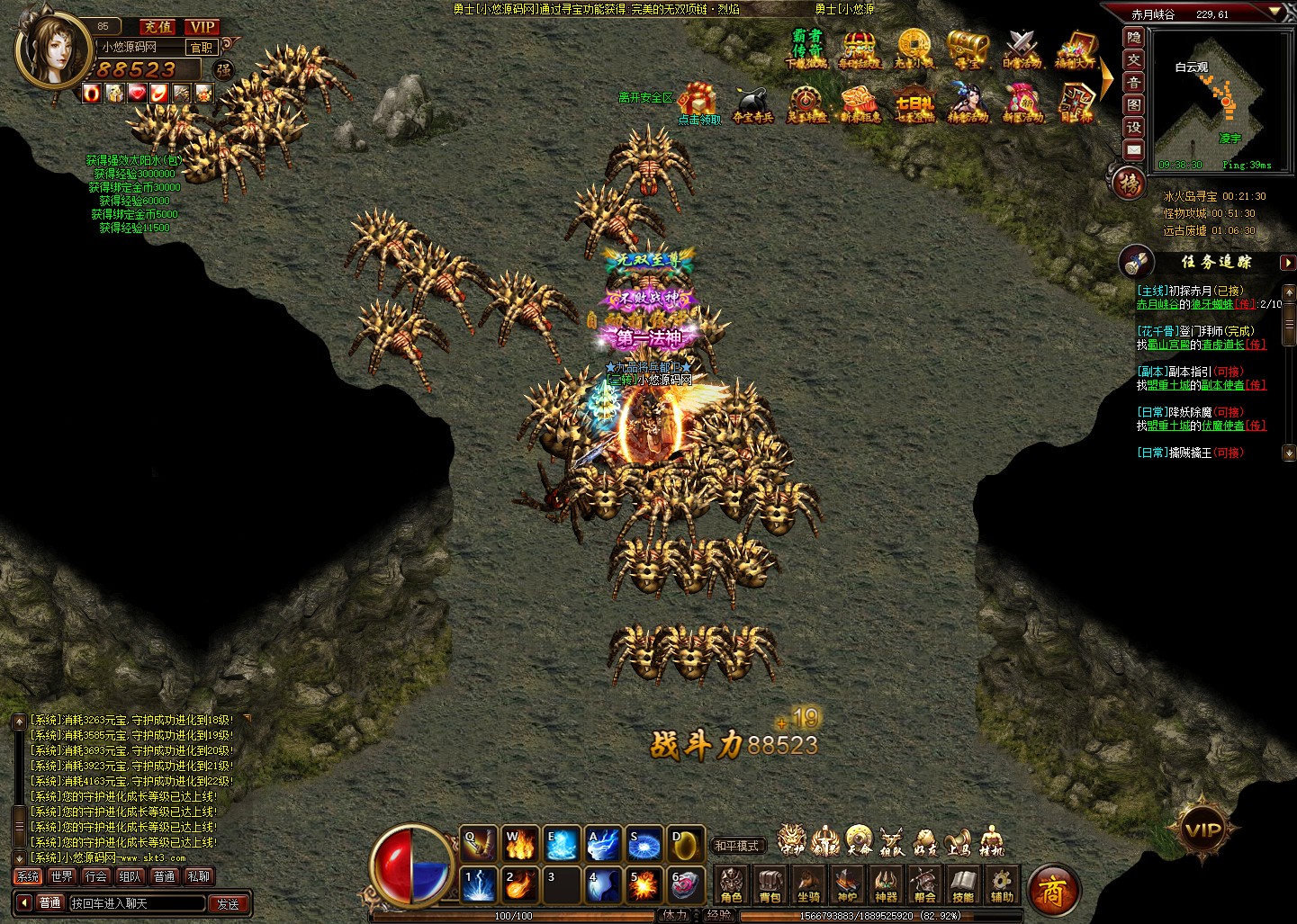Click the round 商 shop button

click(x=1052, y=891)
